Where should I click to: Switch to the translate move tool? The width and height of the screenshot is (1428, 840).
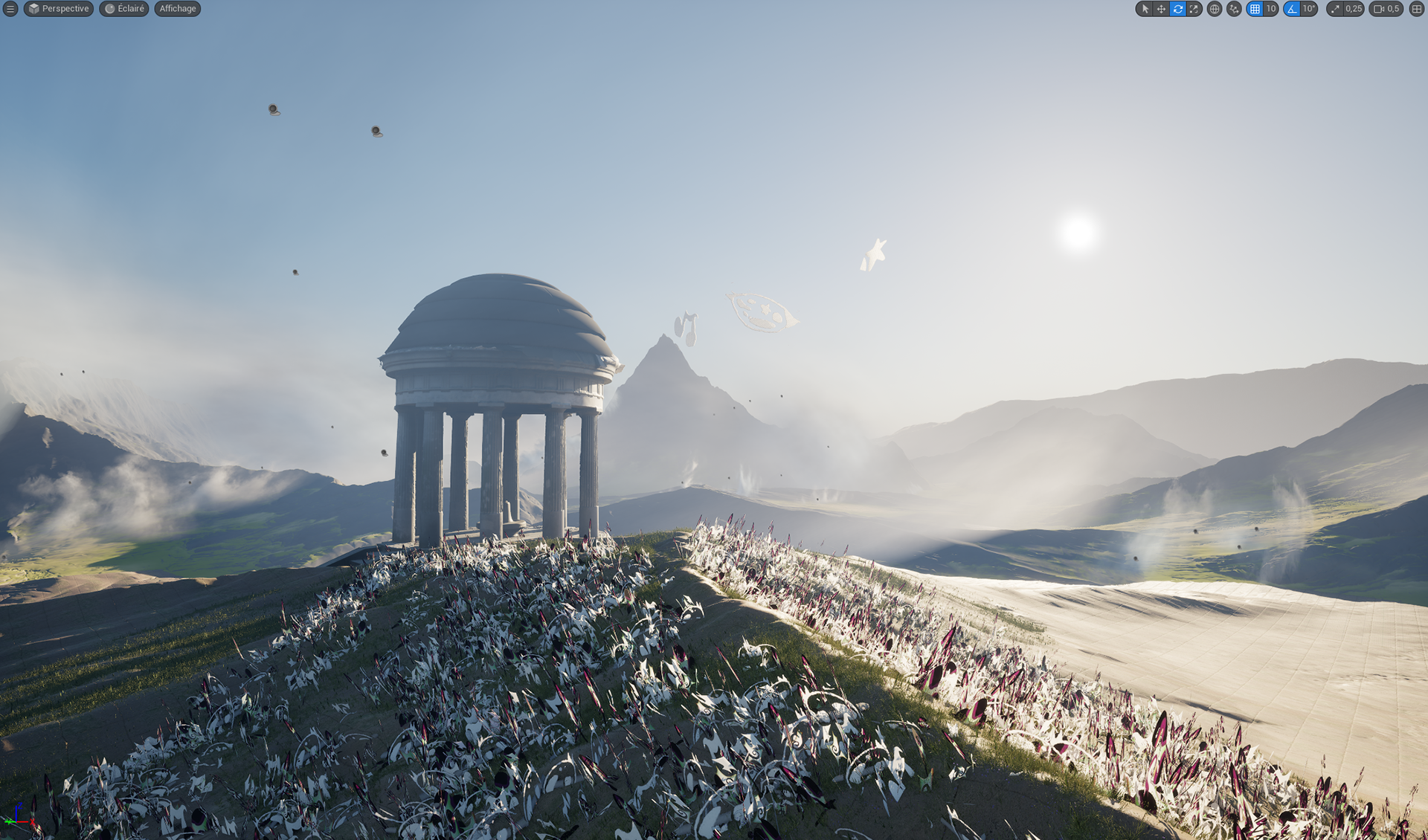coord(1161,9)
